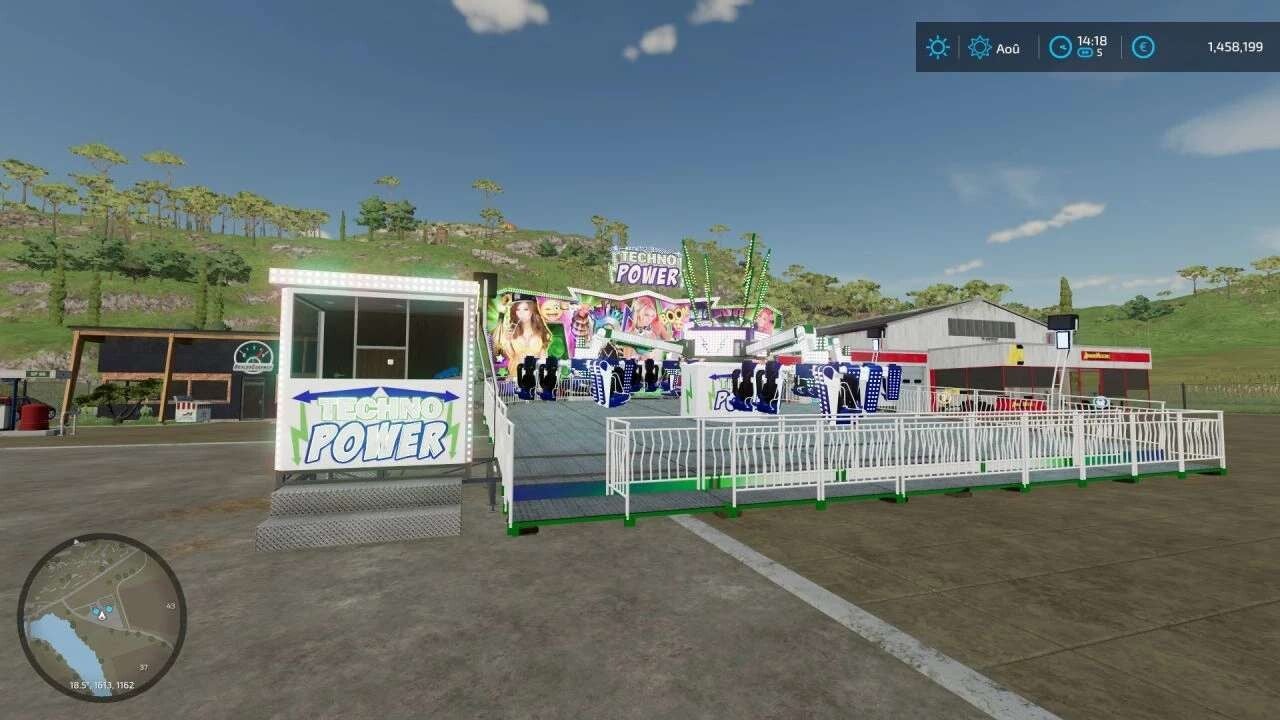Click the north indicator atop the minimap
Viewport: 1280px width, 720px height.
click(x=76, y=543)
